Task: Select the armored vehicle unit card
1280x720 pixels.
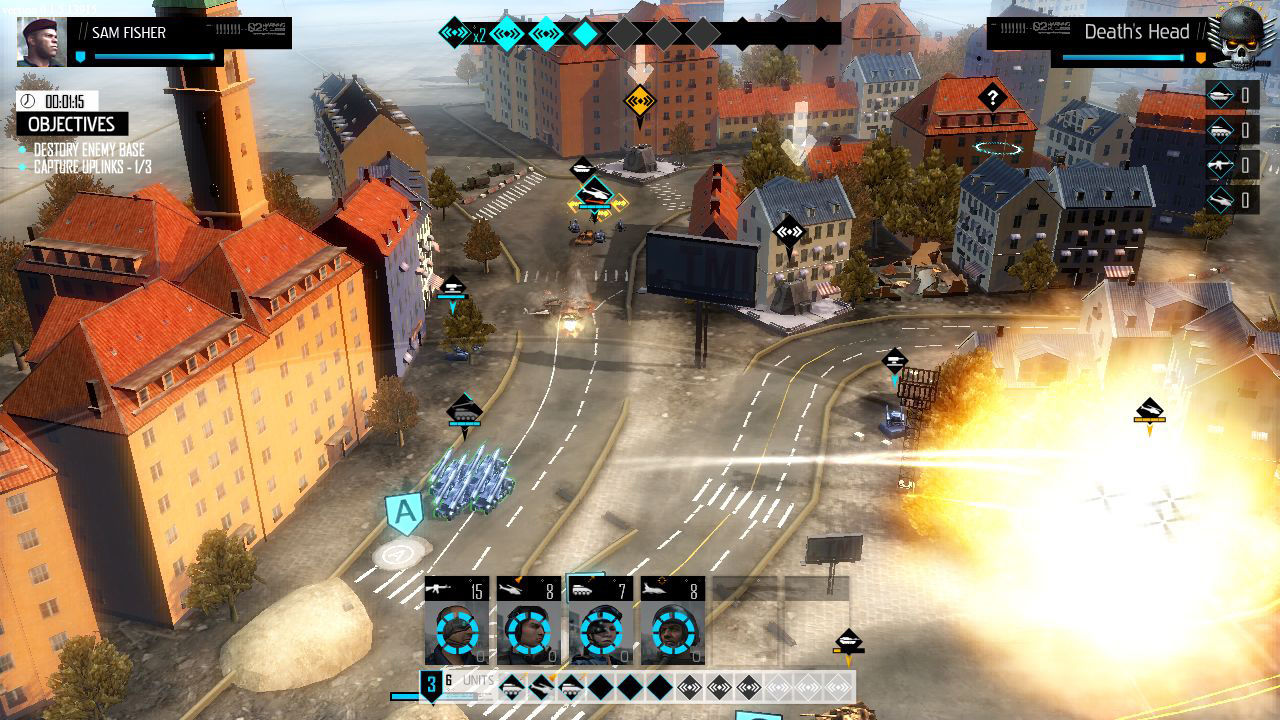Action: click(x=601, y=620)
